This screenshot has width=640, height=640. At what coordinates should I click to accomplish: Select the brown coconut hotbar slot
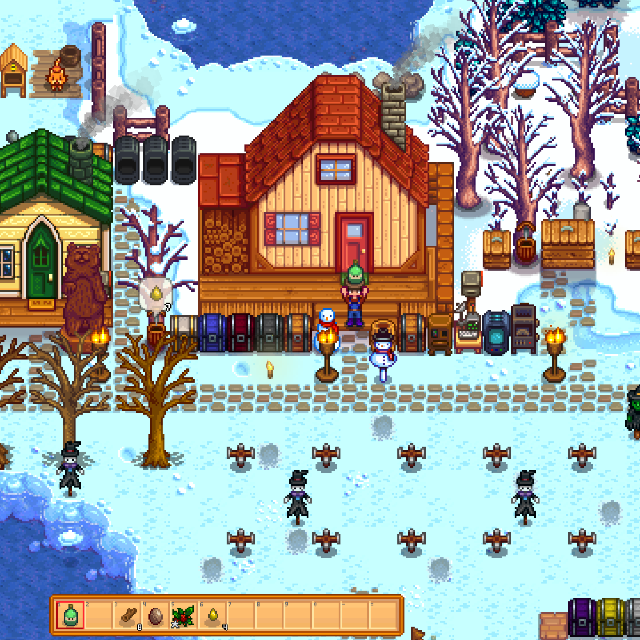point(156,615)
